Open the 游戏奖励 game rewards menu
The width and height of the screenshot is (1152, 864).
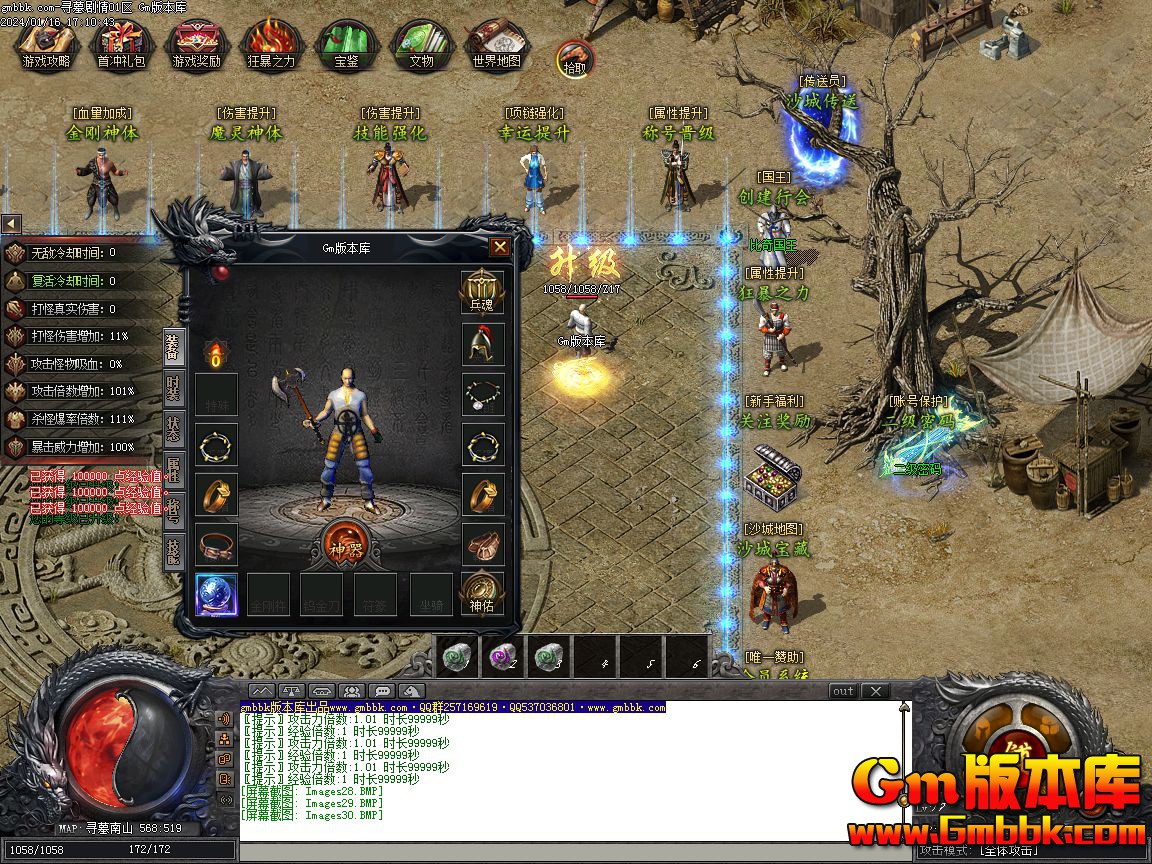click(196, 45)
